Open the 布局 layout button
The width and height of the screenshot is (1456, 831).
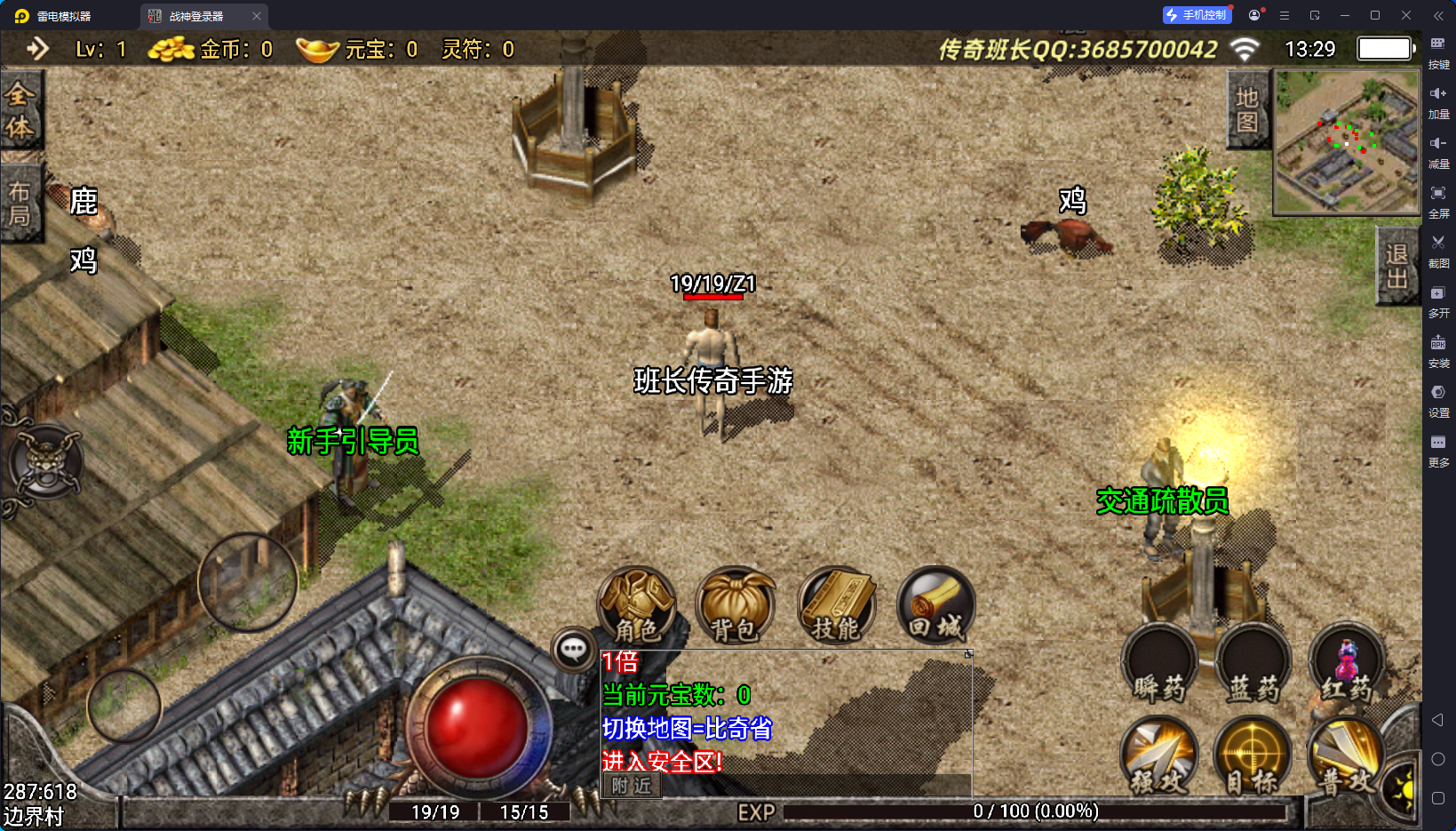[20, 204]
